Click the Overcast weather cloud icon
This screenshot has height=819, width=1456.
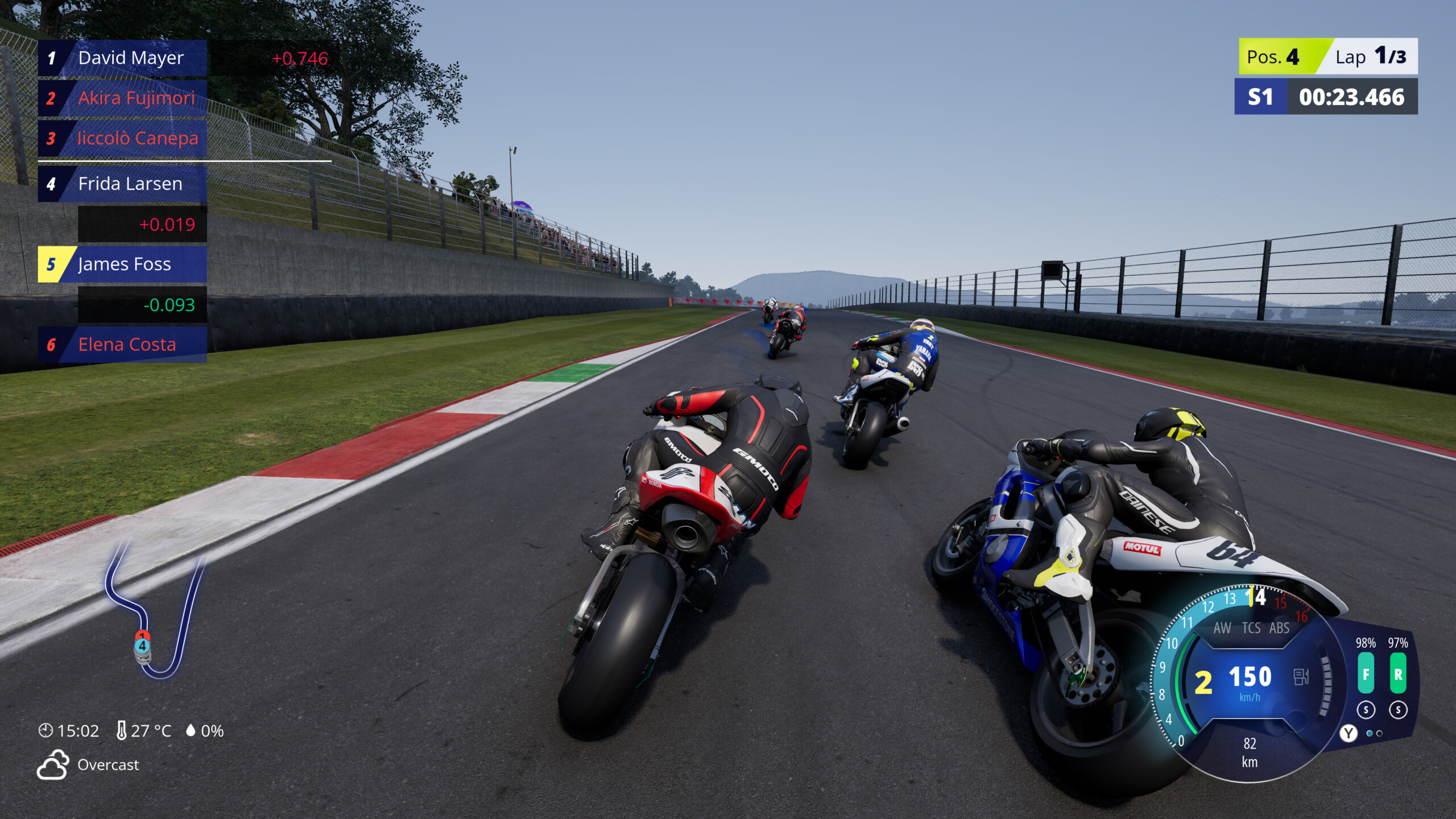coord(53,764)
